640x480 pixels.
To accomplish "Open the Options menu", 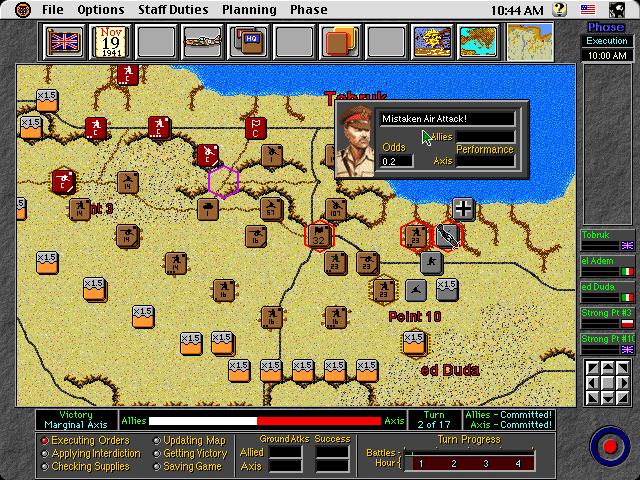I will [x=101, y=10].
